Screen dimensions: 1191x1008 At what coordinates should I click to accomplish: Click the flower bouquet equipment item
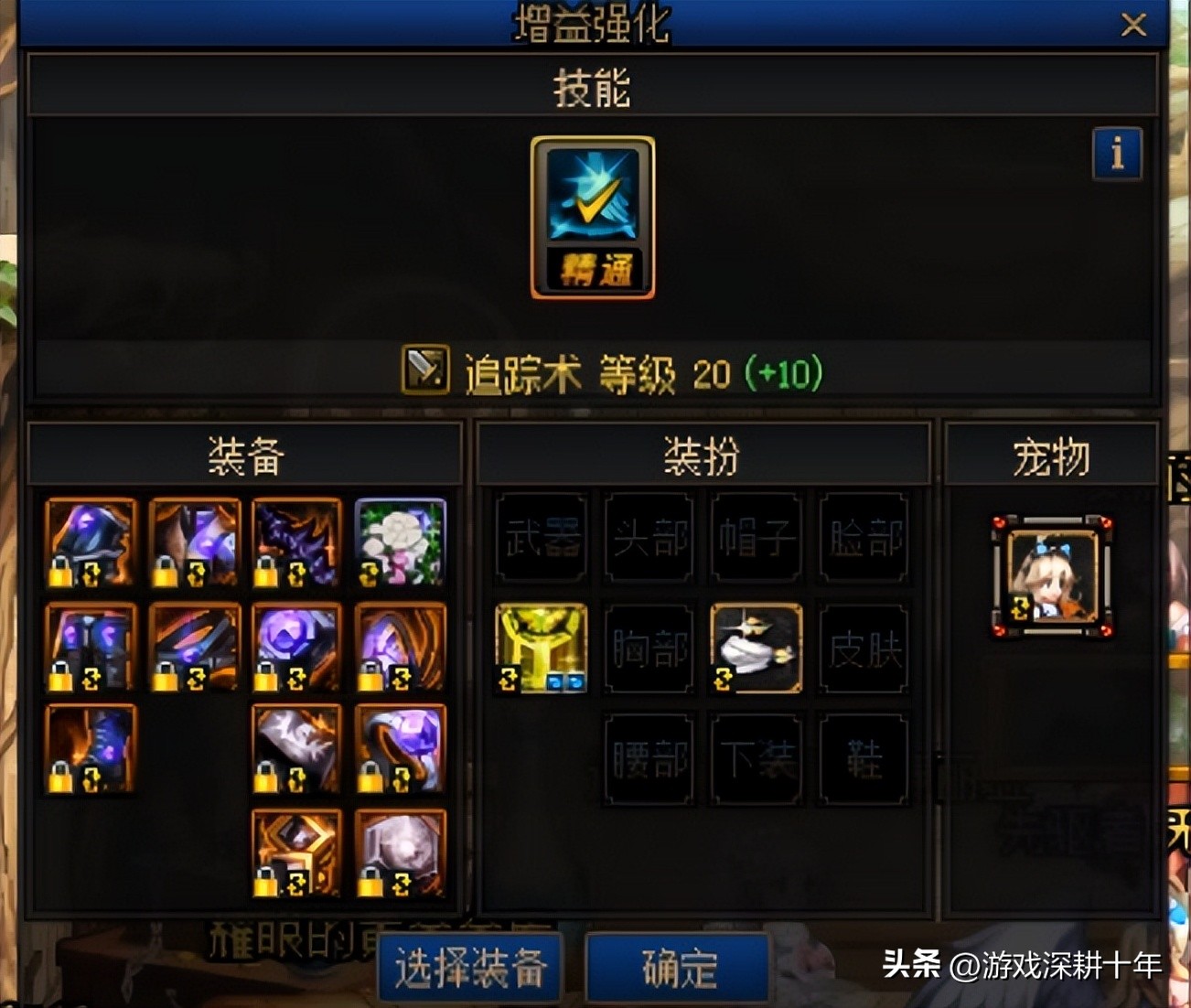(400, 544)
